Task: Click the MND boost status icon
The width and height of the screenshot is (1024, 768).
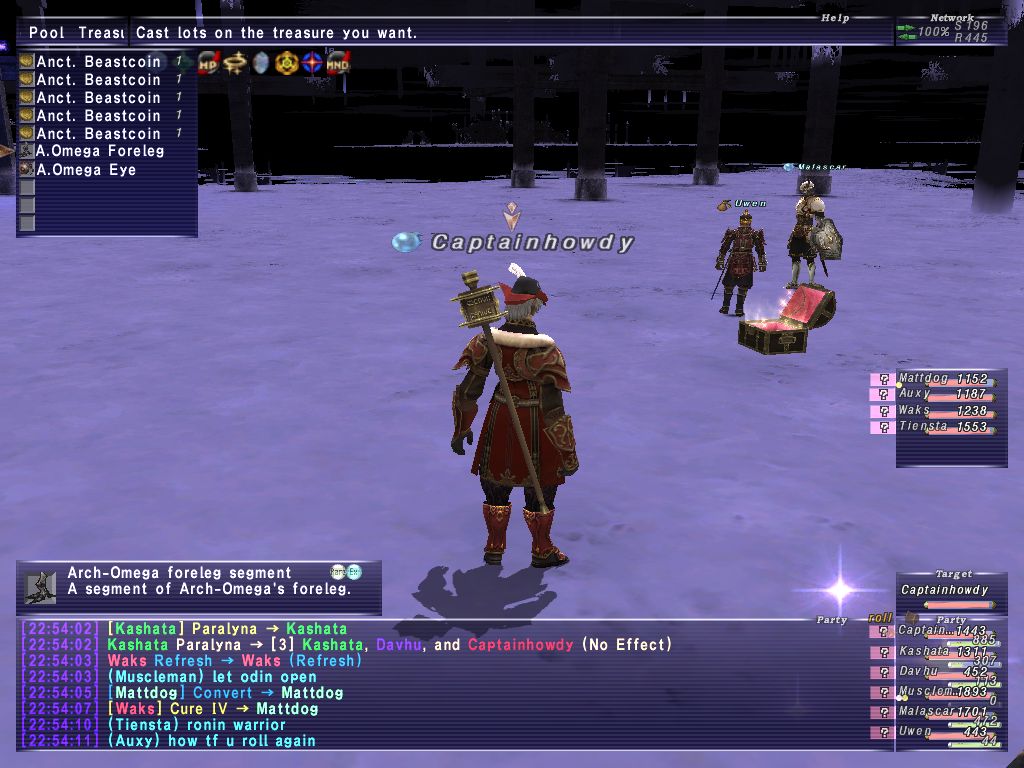Action: click(338, 63)
